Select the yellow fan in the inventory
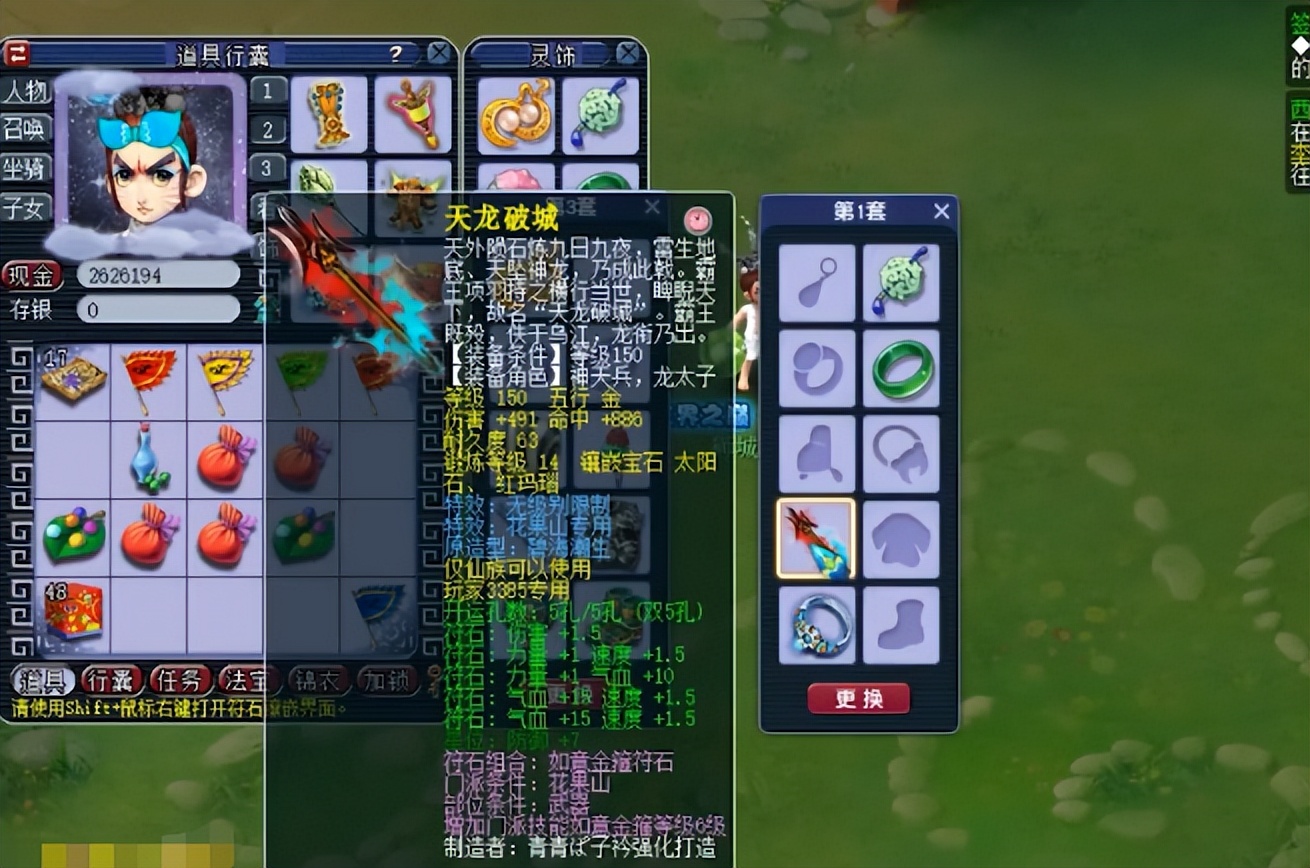Screen dimensions: 1310x868 224,379
